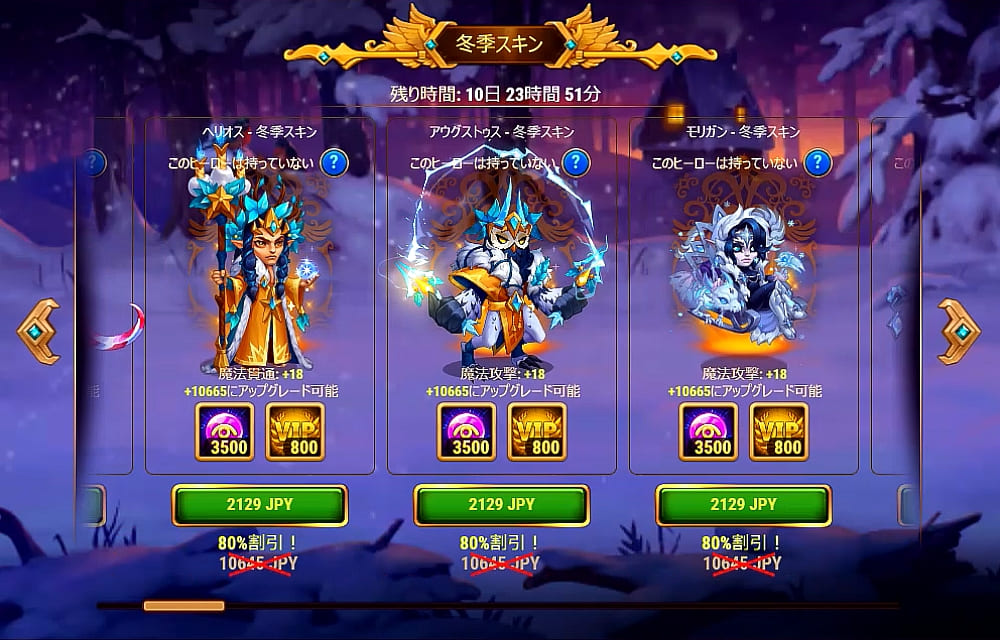This screenshot has height=640, width=1000.
Task: Inspect the VIP 800 reward under ヘリオス
Action: point(295,432)
